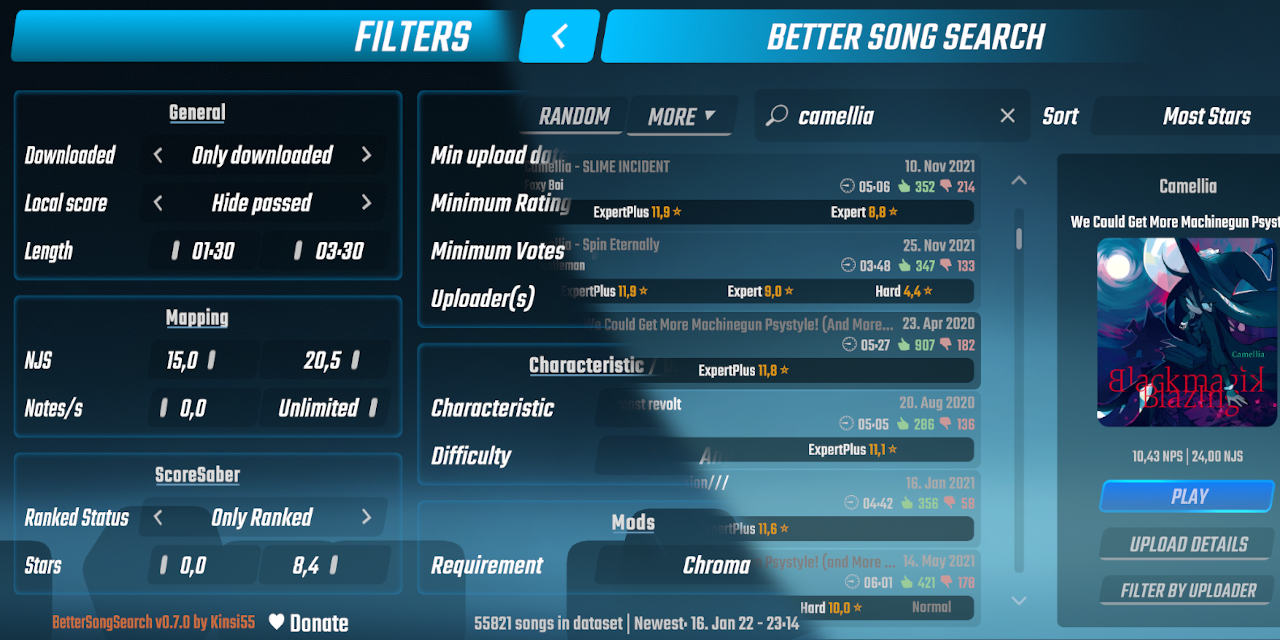Click the back arrow button beside Filters
This screenshot has width=1280, height=640.
[x=559, y=37]
